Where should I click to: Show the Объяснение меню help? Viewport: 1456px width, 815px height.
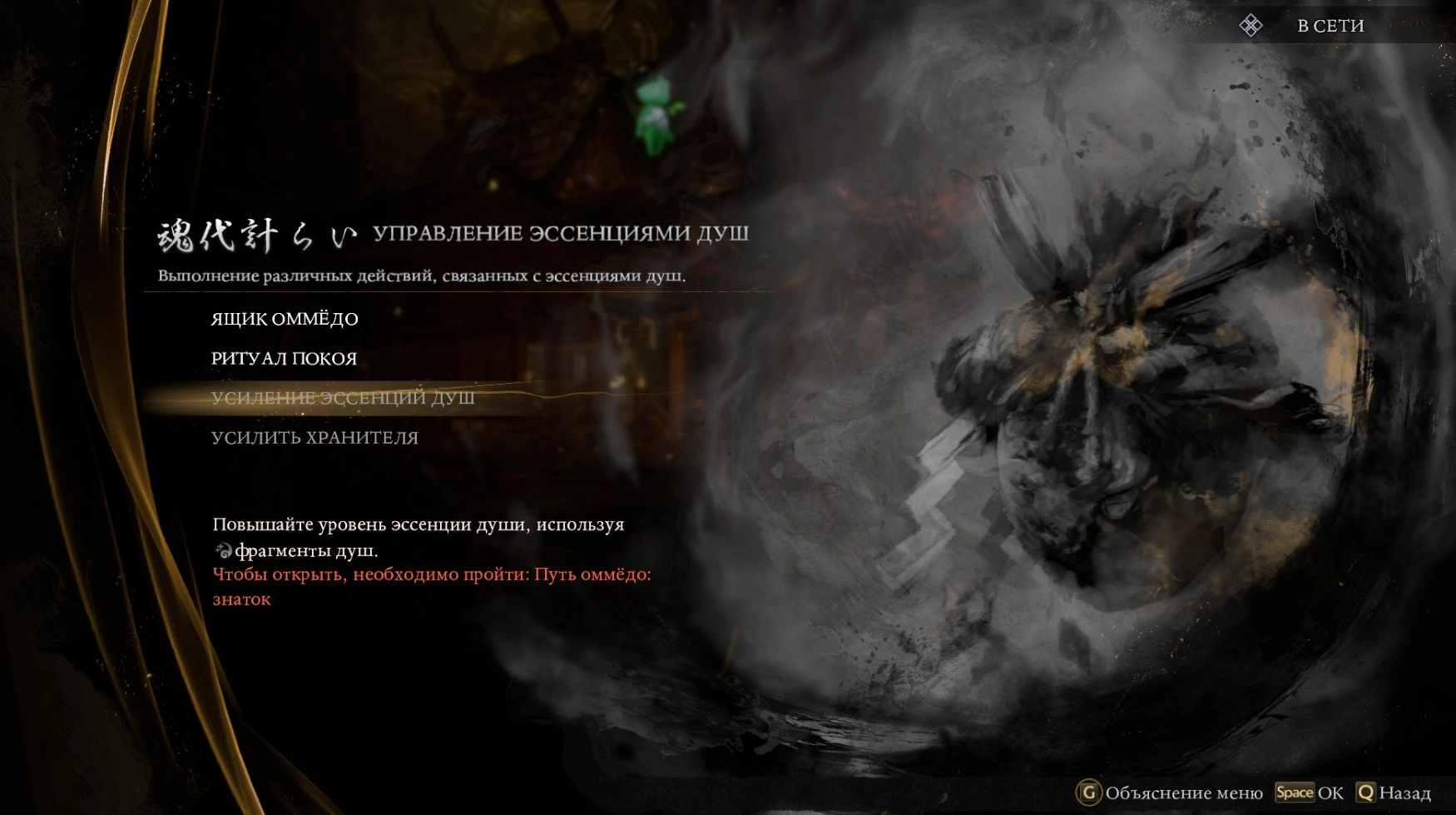pyautogui.click(x=1171, y=793)
